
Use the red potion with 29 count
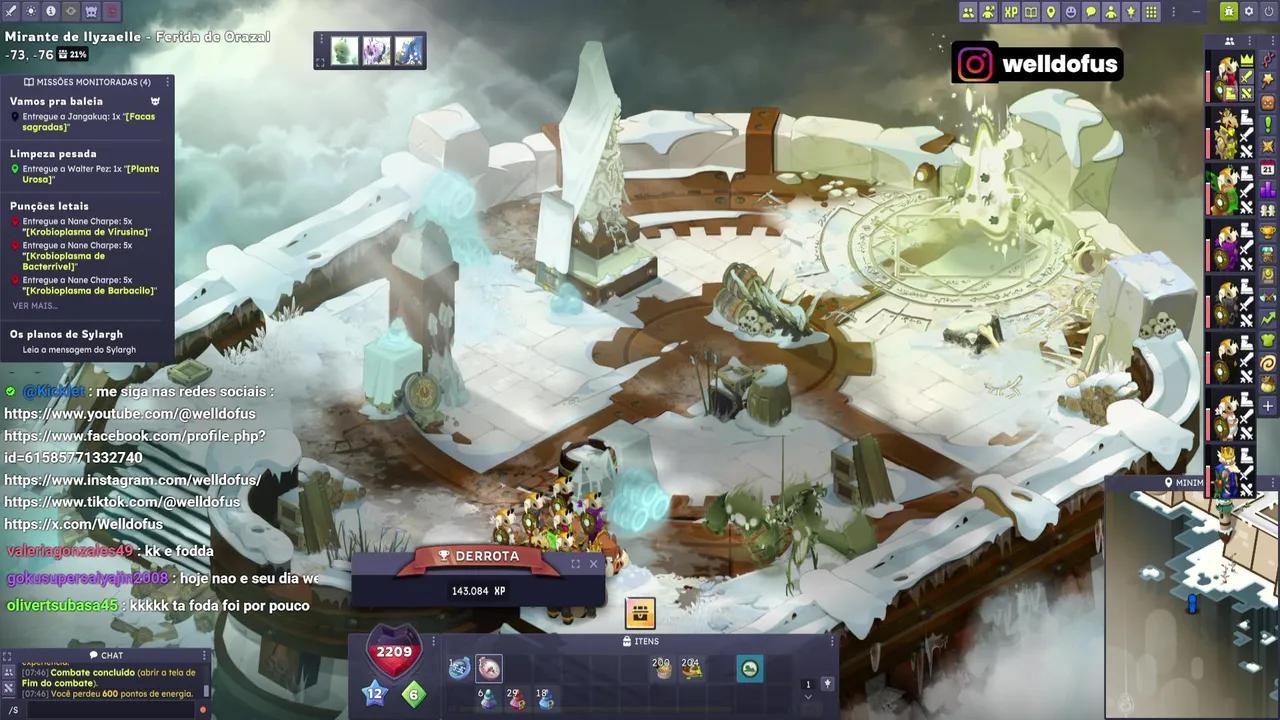coord(516,699)
